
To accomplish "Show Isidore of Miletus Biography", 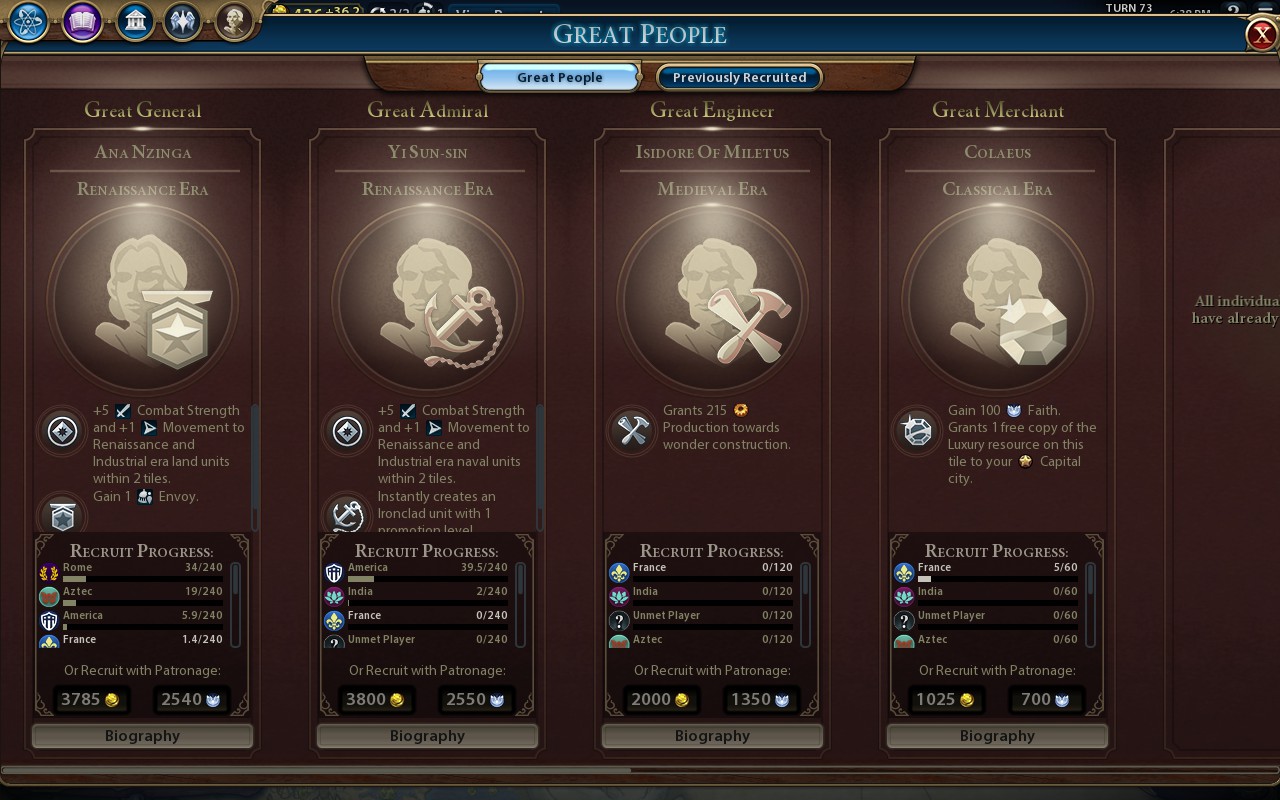I will (x=712, y=736).
